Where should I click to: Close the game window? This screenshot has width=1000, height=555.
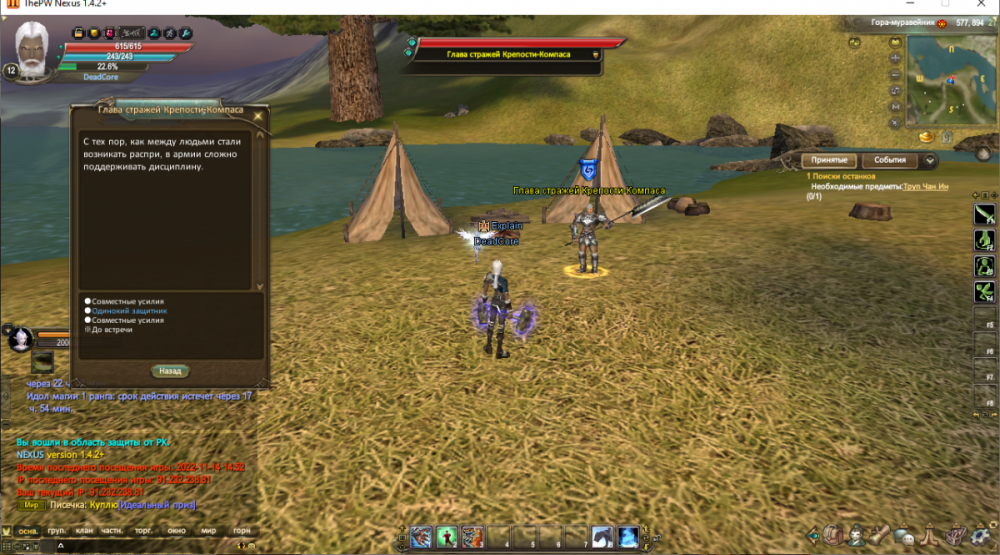(x=980, y=6)
